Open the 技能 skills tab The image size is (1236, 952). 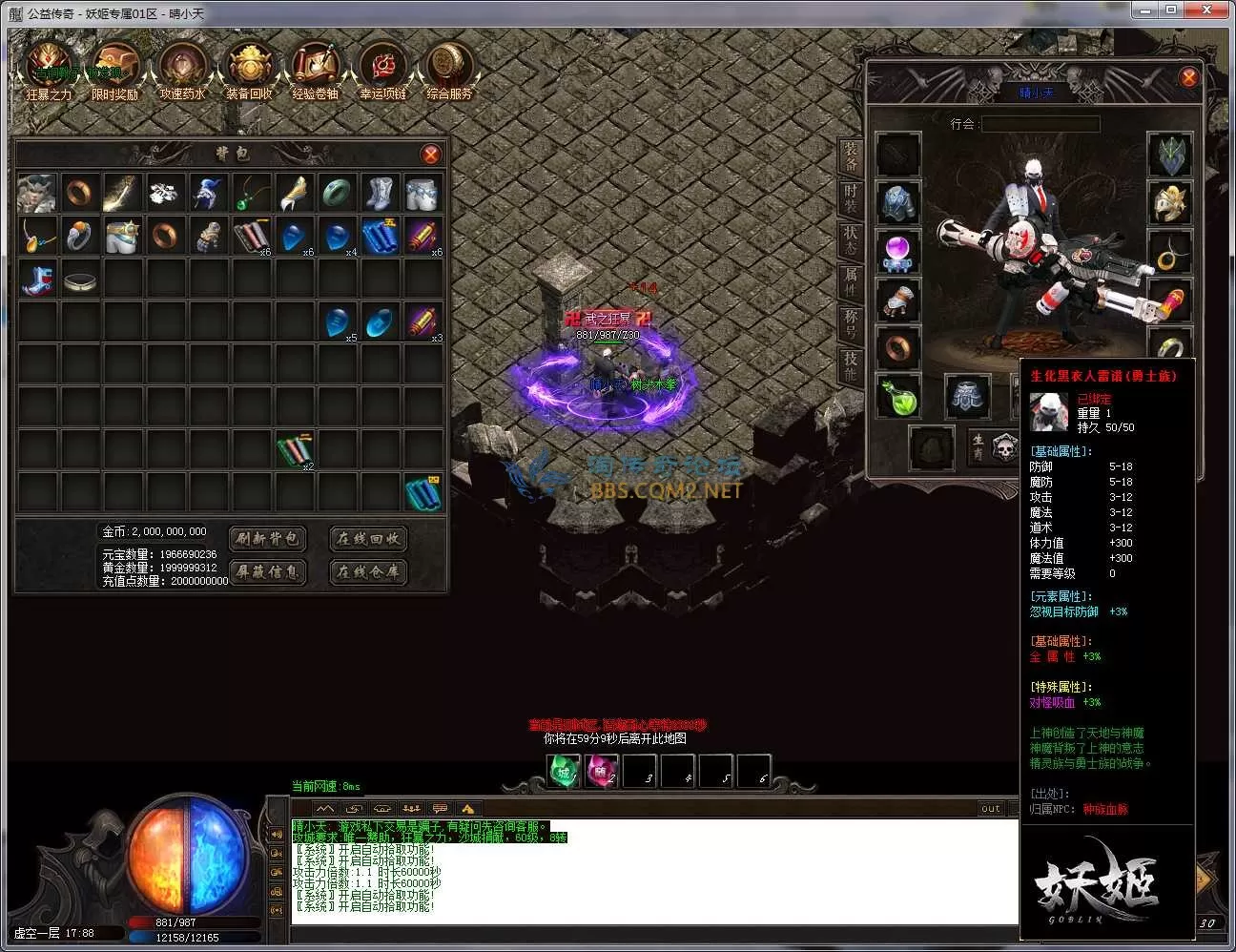click(x=851, y=364)
